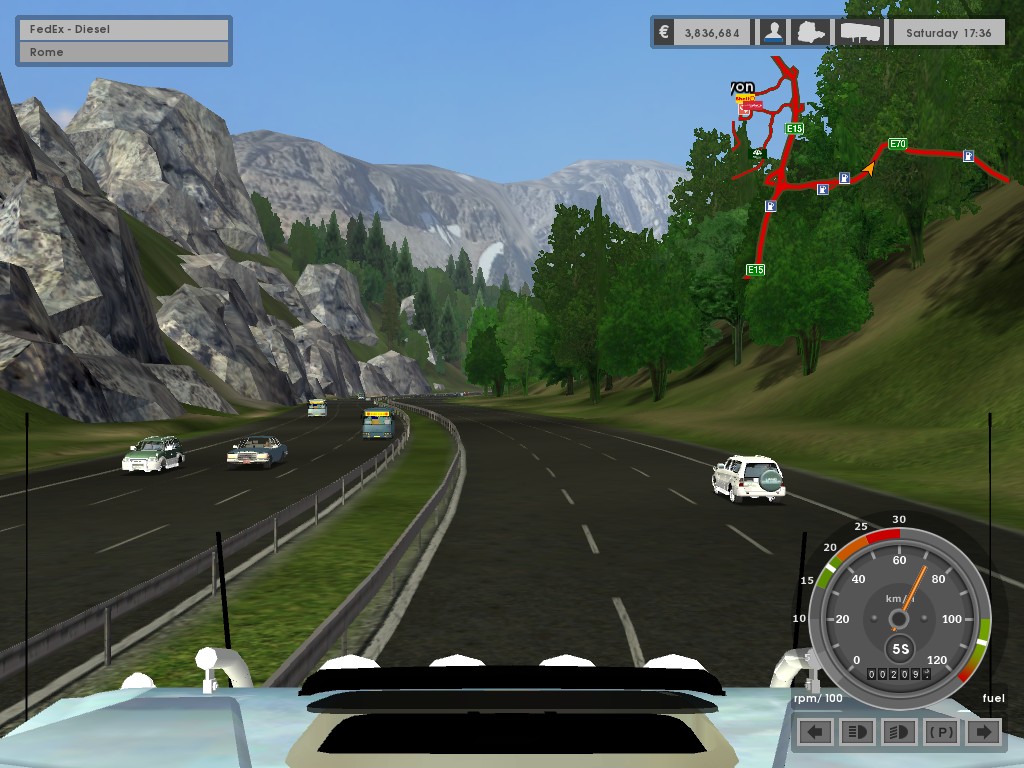1024x768 pixels.
Task: Click the orange truck arrow on the map
Action: tap(868, 169)
